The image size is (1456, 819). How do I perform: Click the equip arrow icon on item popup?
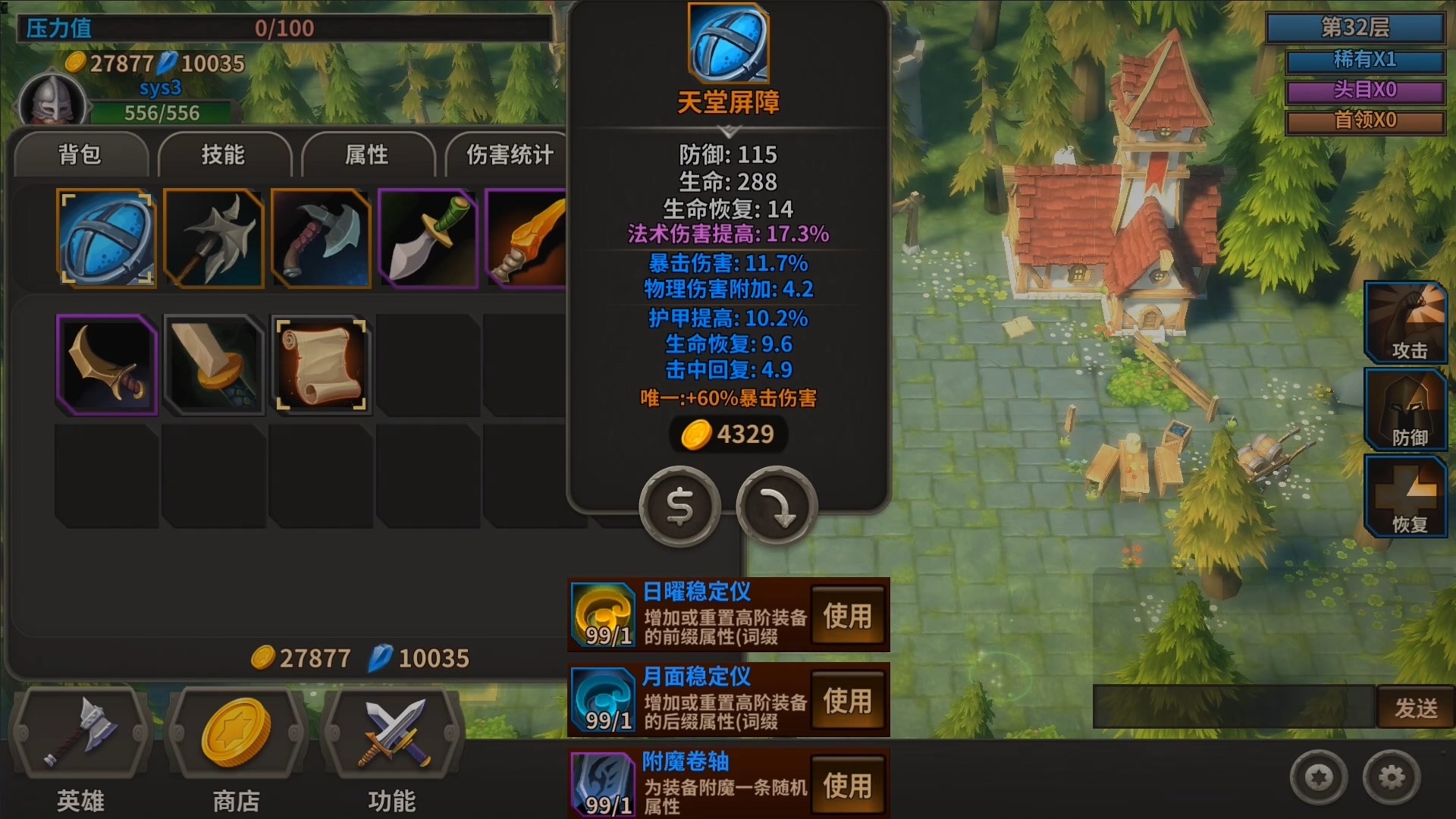(777, 506)
